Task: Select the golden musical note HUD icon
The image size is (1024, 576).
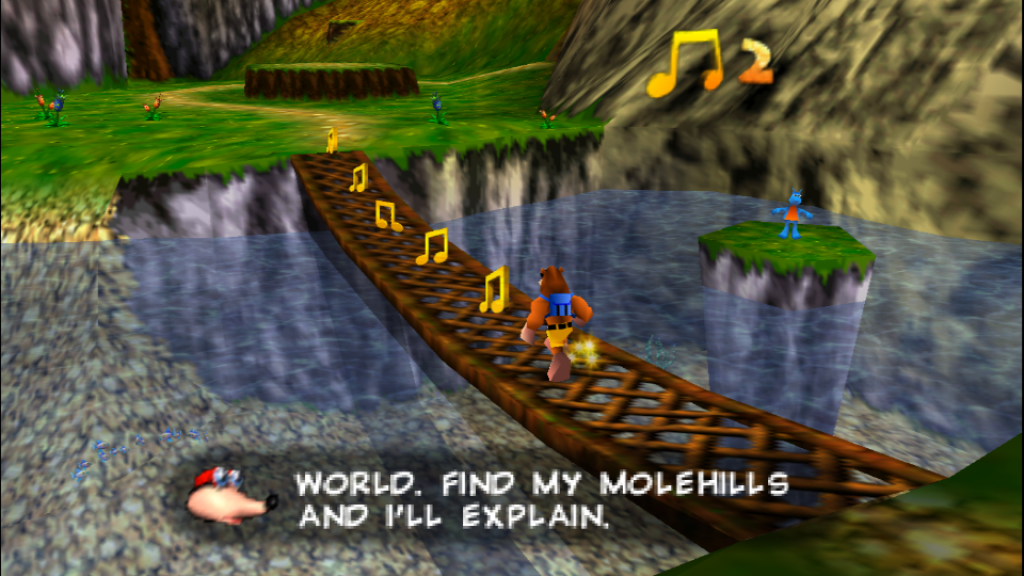Action: click(687, 63)
